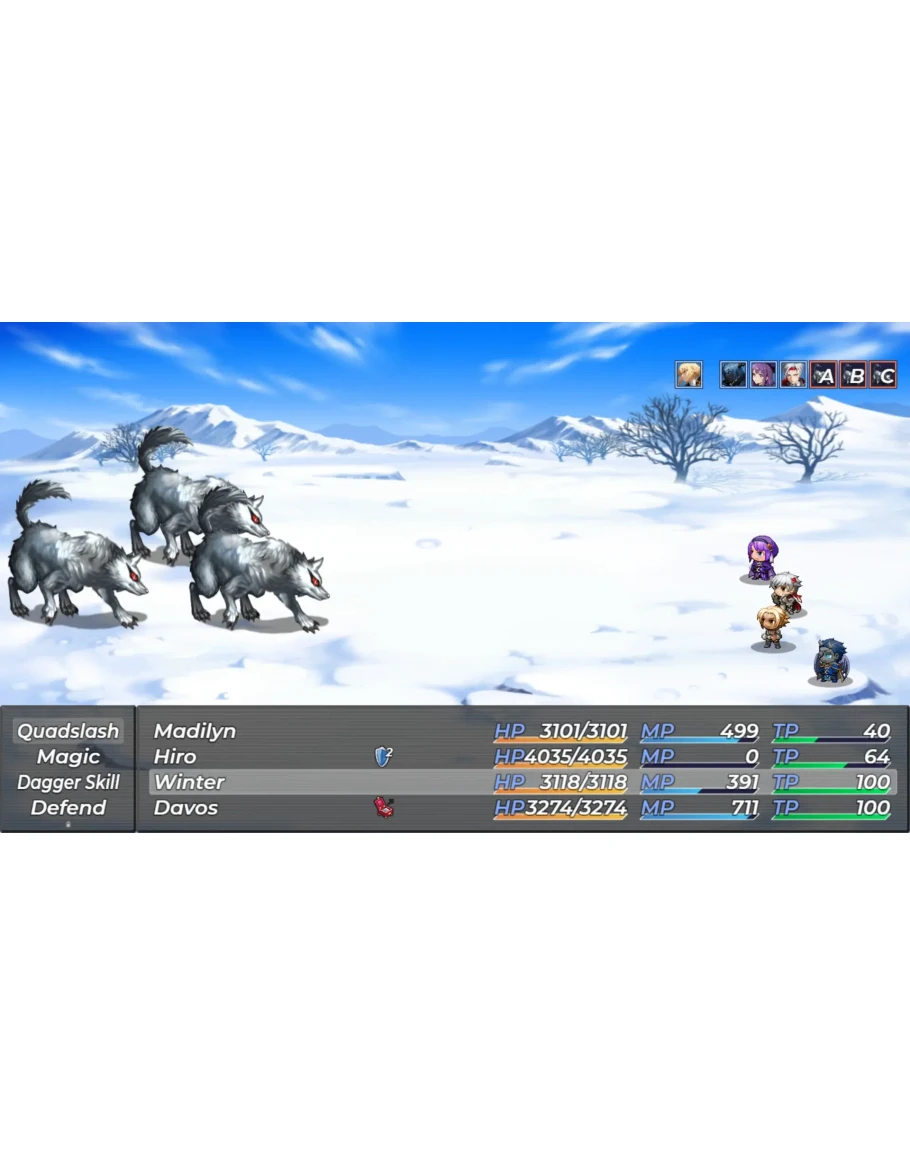Select the white-haired character turn portrait

tap(793, 375)
